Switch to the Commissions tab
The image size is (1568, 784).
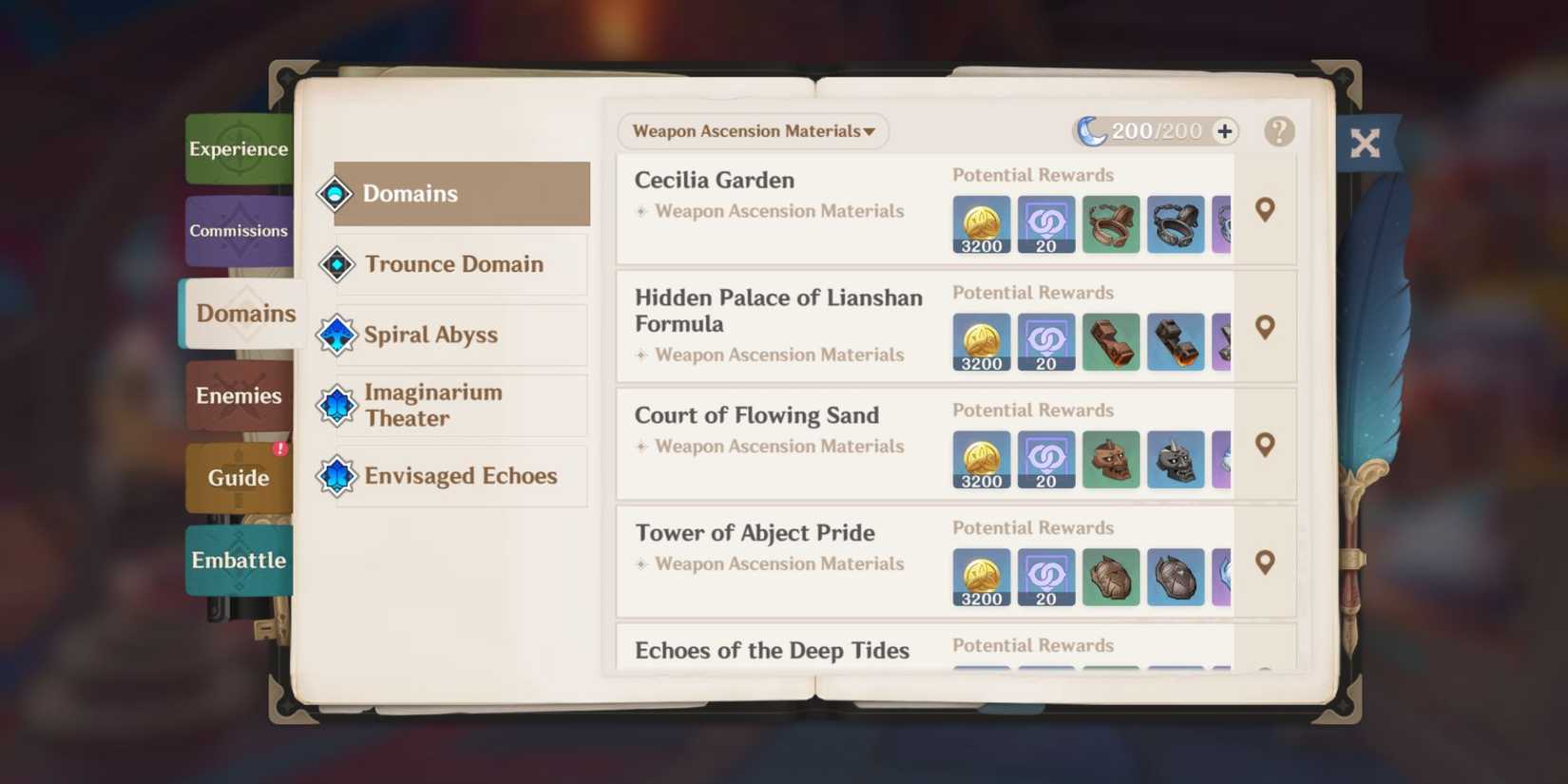point(239,231)
